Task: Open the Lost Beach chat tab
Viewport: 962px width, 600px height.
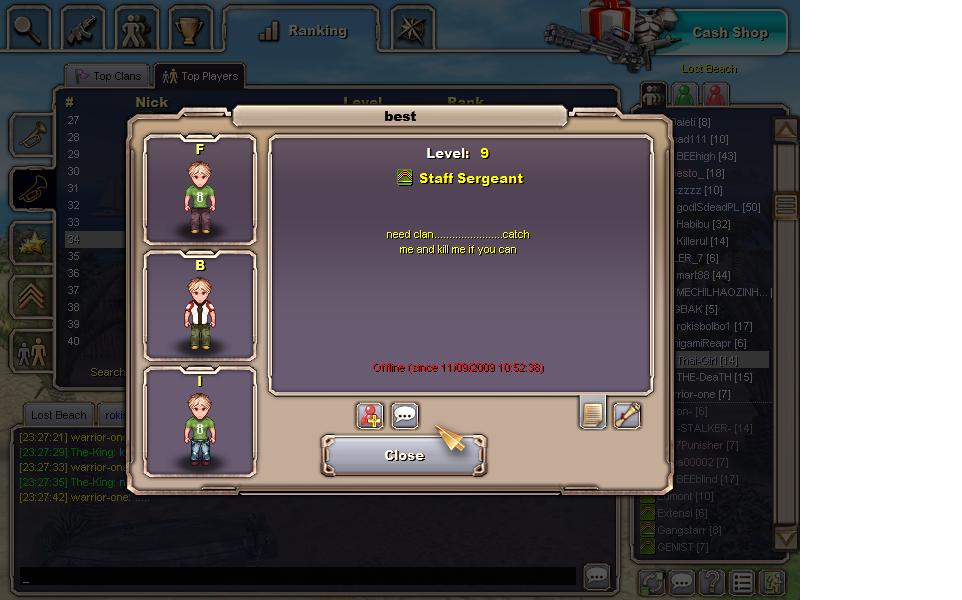Action: point(58,415)
